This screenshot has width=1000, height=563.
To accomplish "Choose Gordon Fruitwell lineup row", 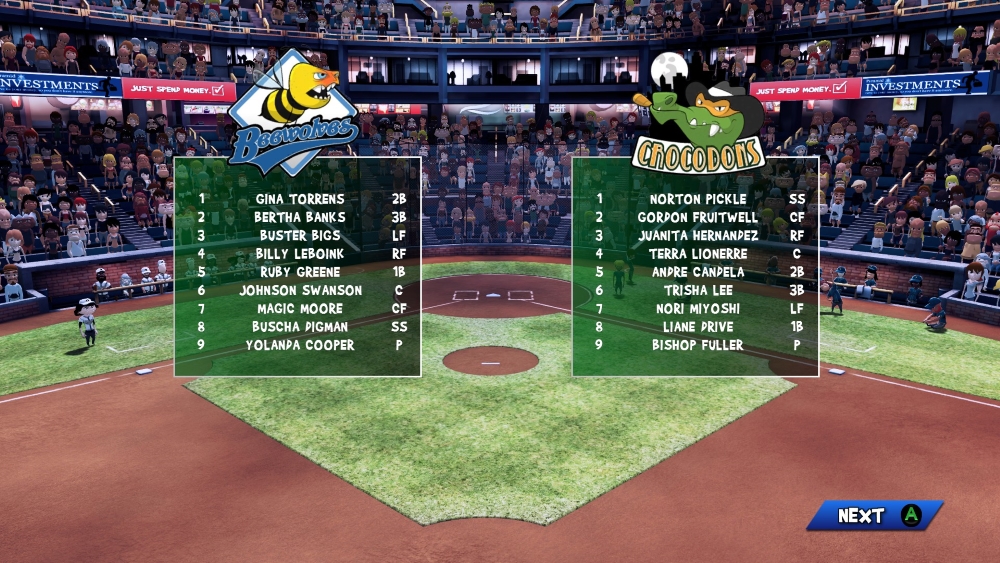I will [698, 217].
